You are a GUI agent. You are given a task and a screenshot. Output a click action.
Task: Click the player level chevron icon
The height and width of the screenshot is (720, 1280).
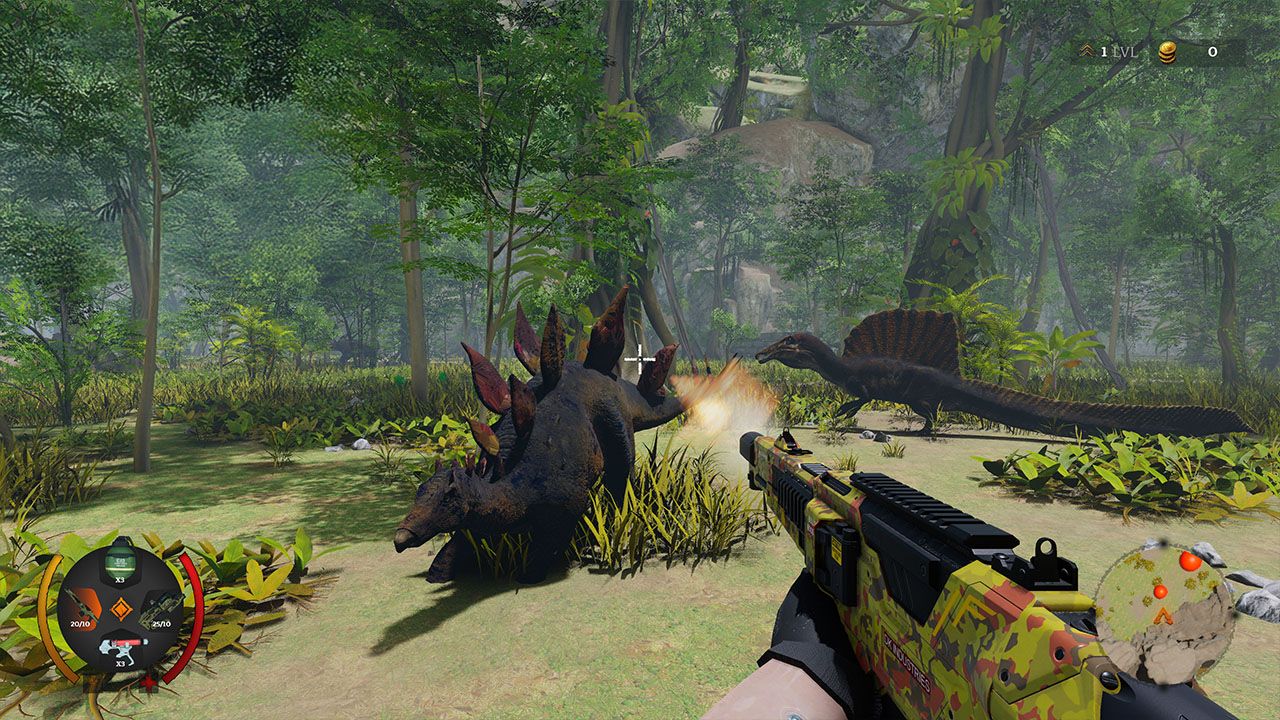1089,52
